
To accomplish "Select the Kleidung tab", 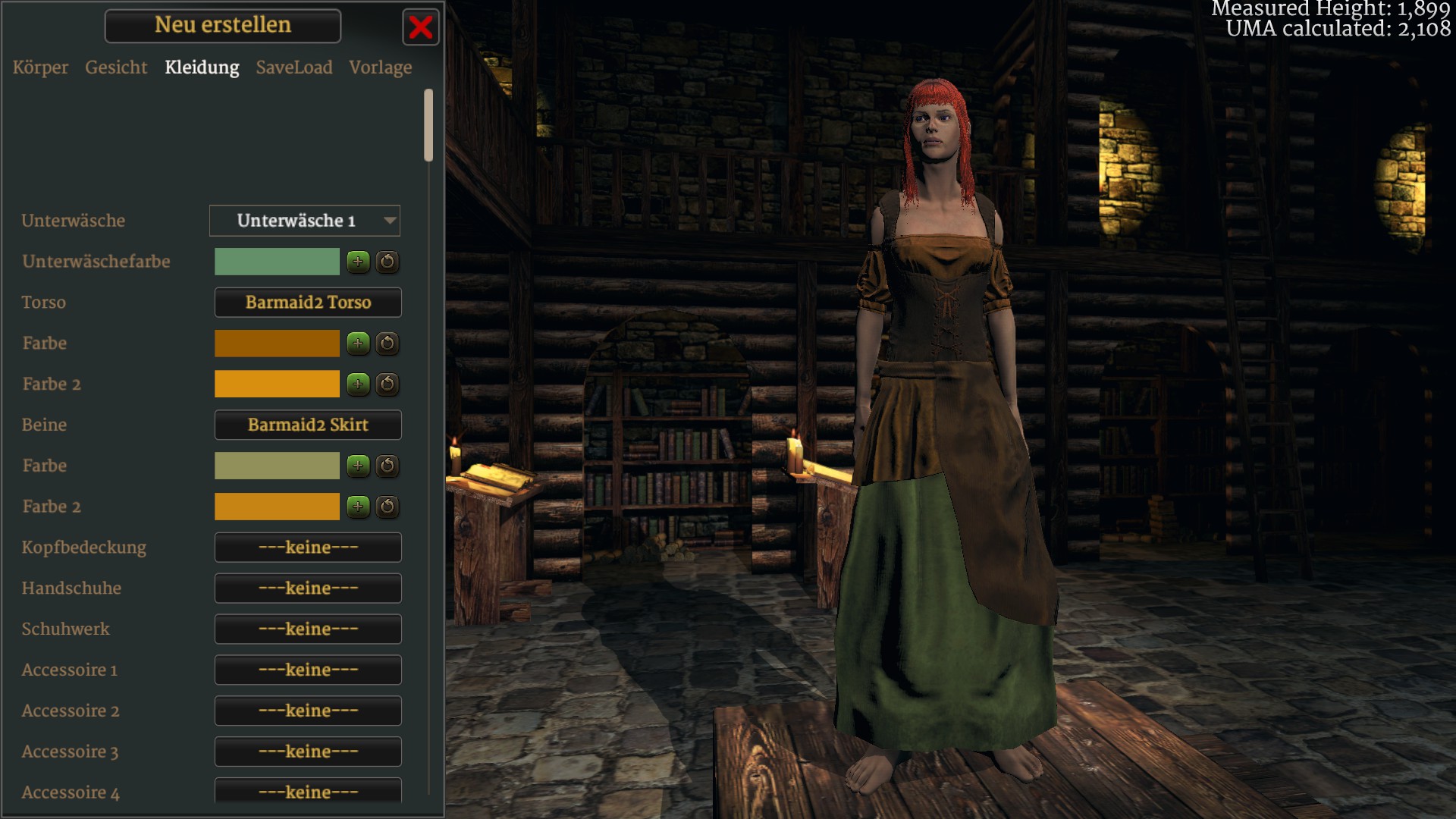I will click(202, 67).
